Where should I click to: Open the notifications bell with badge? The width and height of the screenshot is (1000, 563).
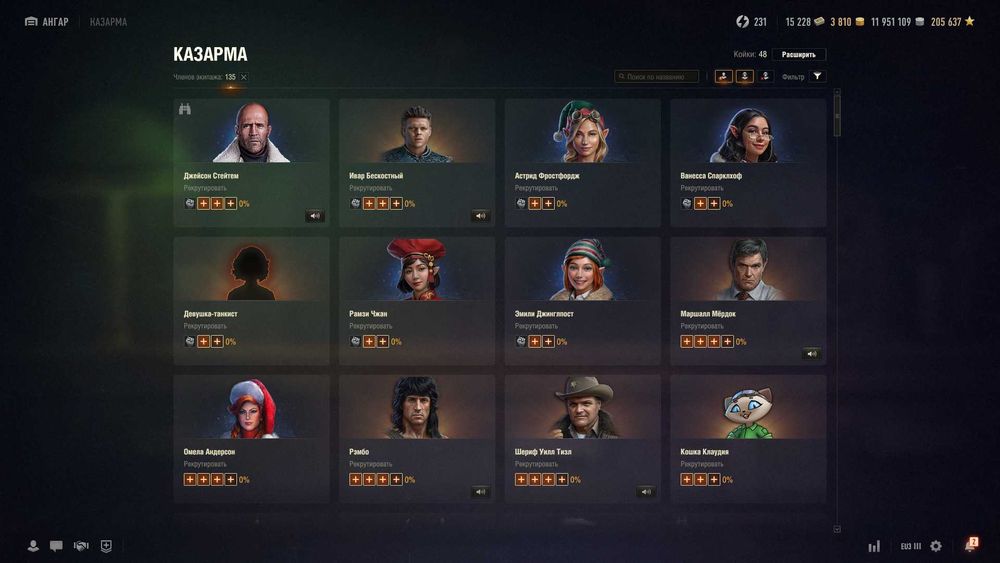point(969,546)
